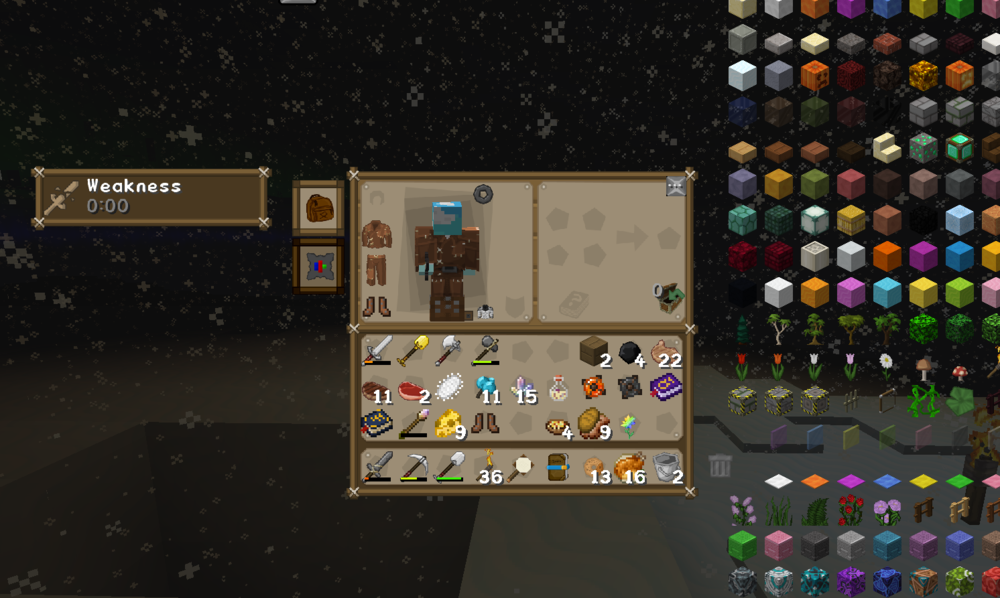Viewport: 1000px width, 598px height.
Task: Select the leather pants armor slot
Action: tap(377, 269)
